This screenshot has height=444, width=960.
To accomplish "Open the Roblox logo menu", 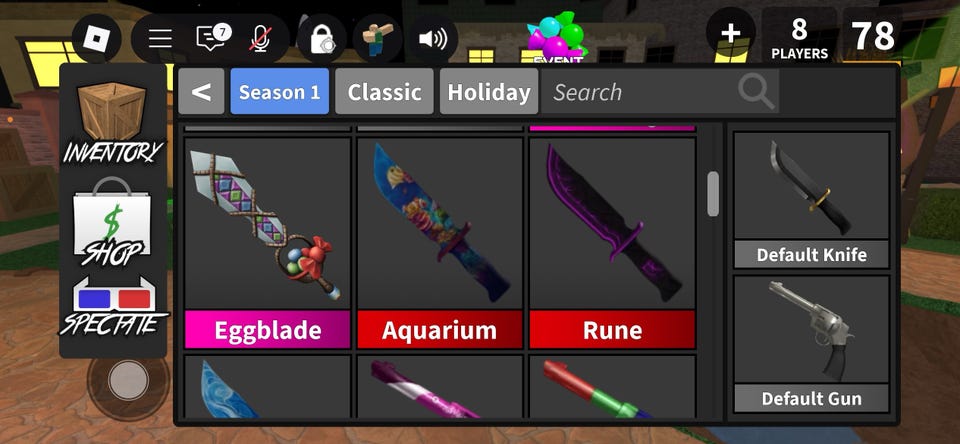I will tap(97, 39).
